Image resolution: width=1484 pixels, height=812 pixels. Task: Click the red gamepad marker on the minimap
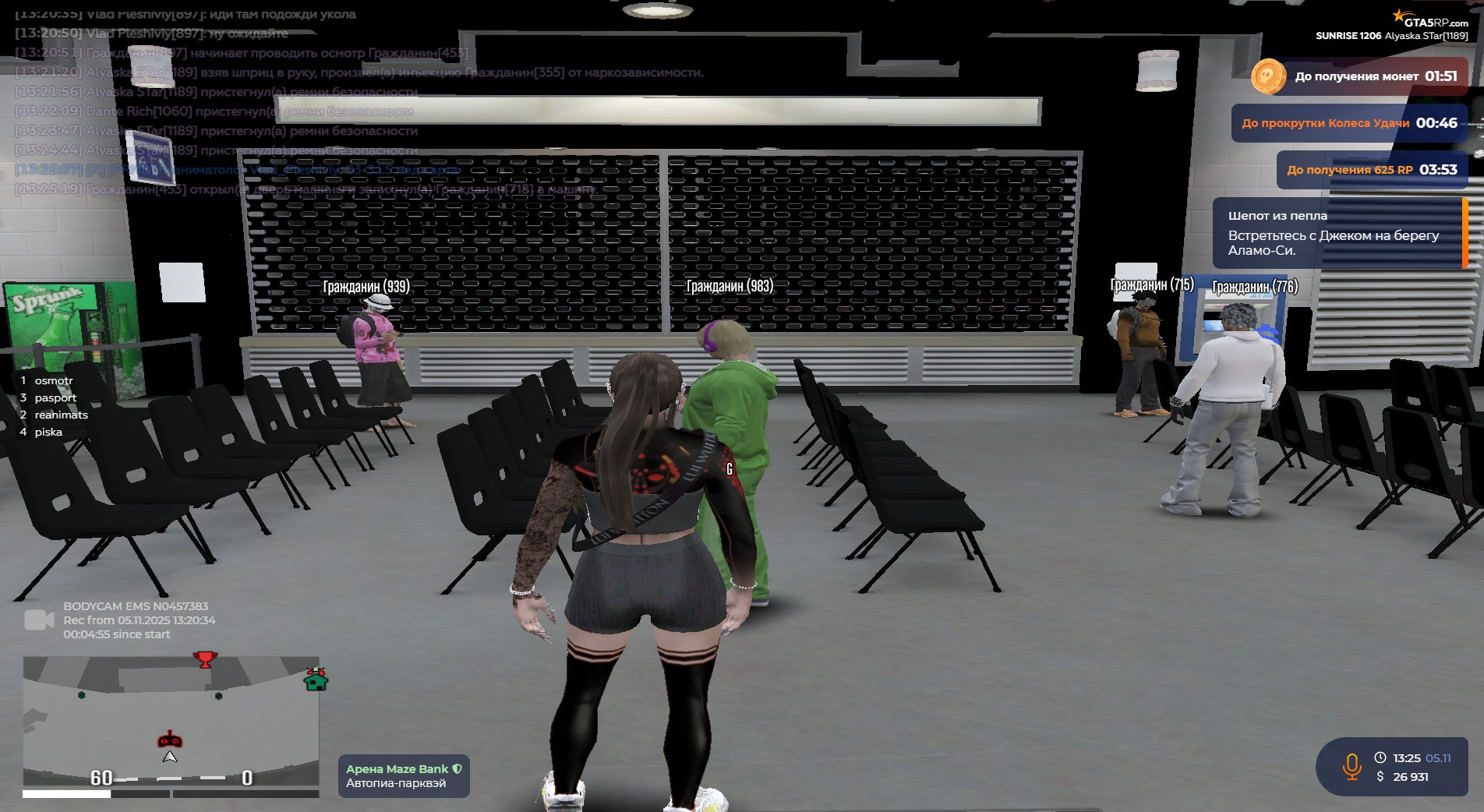pyautogui.click(x=170, y=739)
